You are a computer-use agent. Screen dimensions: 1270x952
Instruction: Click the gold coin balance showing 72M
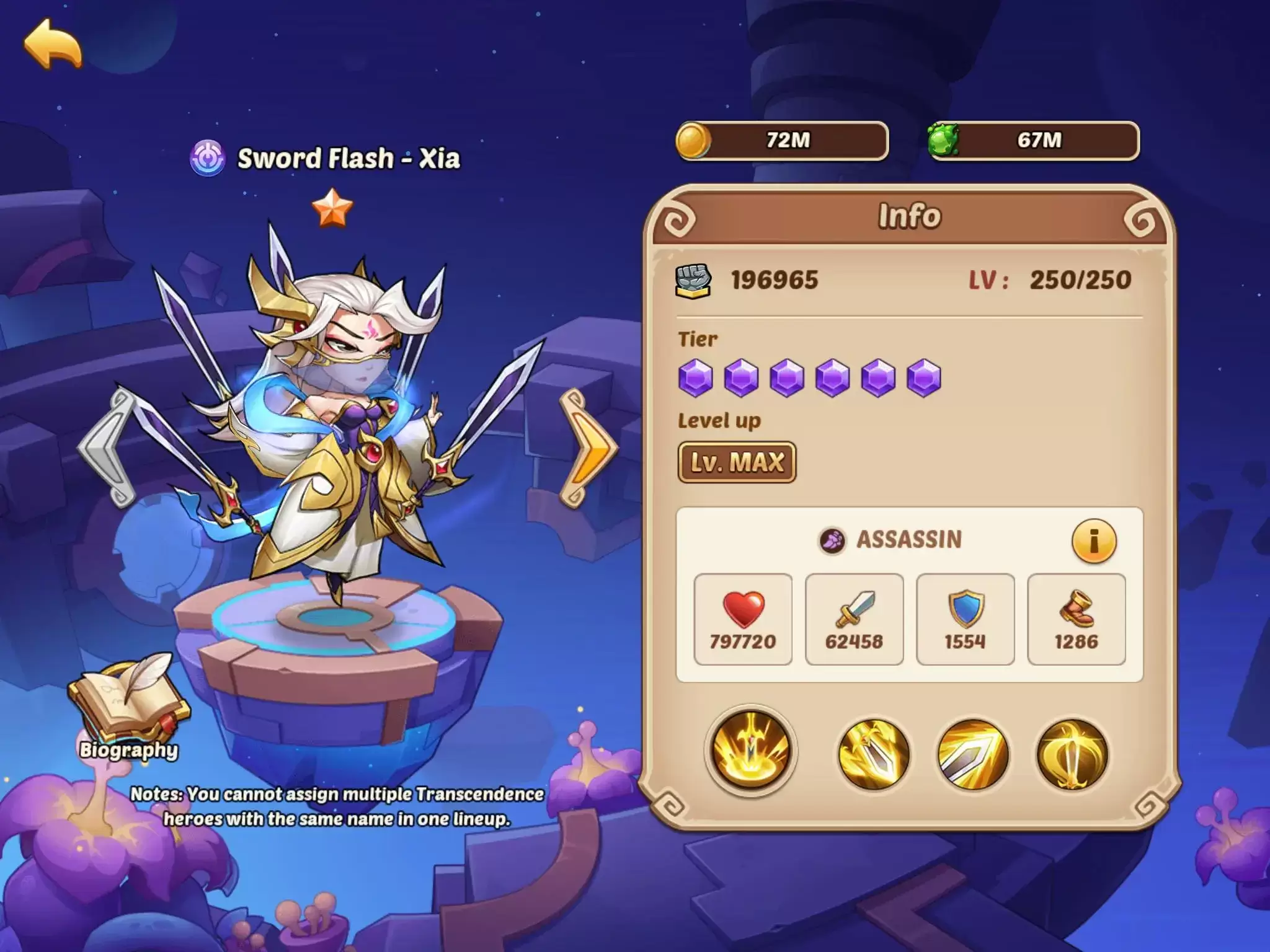point(784,141)
